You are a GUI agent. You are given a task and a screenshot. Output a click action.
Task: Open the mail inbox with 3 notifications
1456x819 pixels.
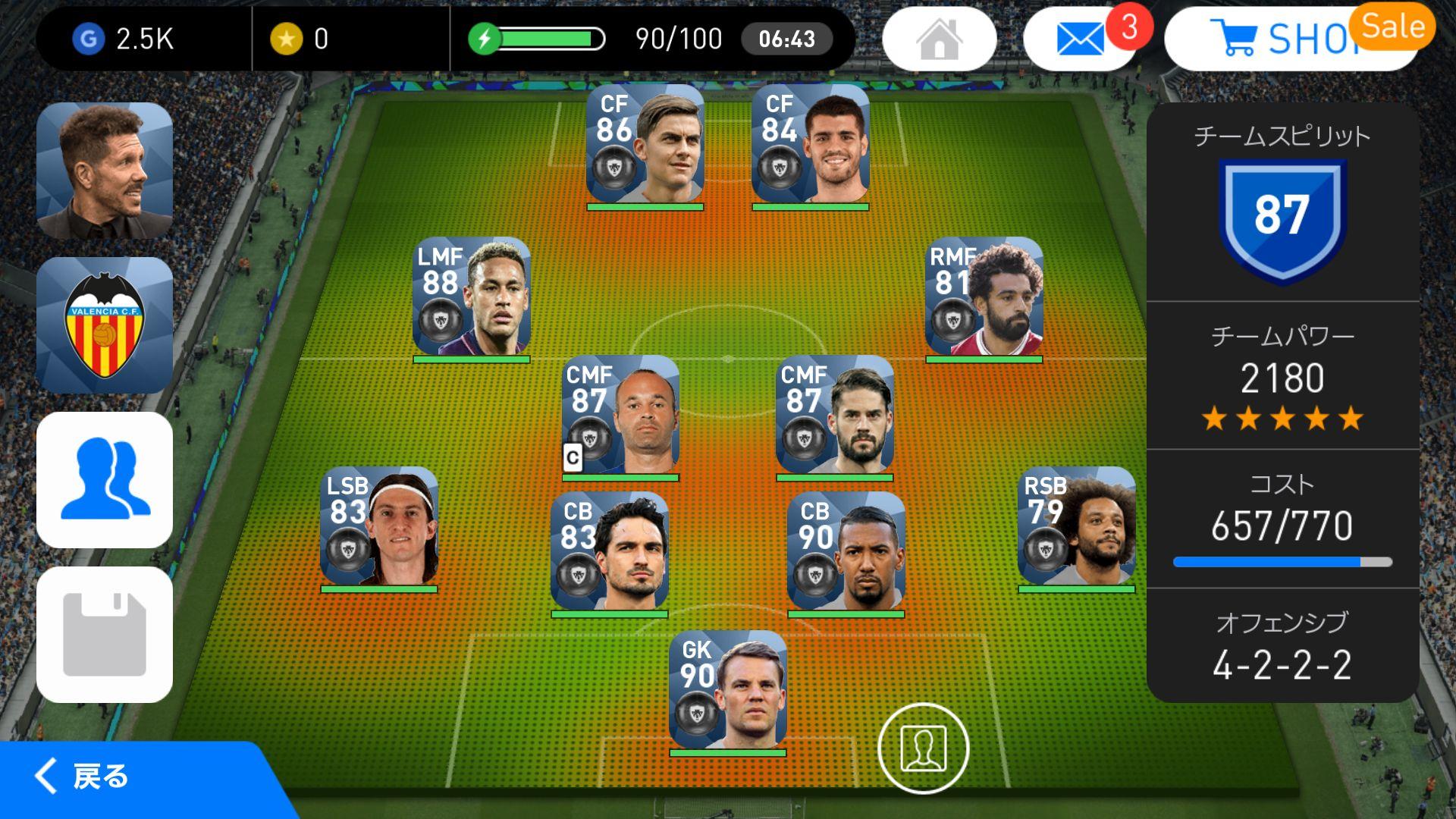[x=1079, y=39]
